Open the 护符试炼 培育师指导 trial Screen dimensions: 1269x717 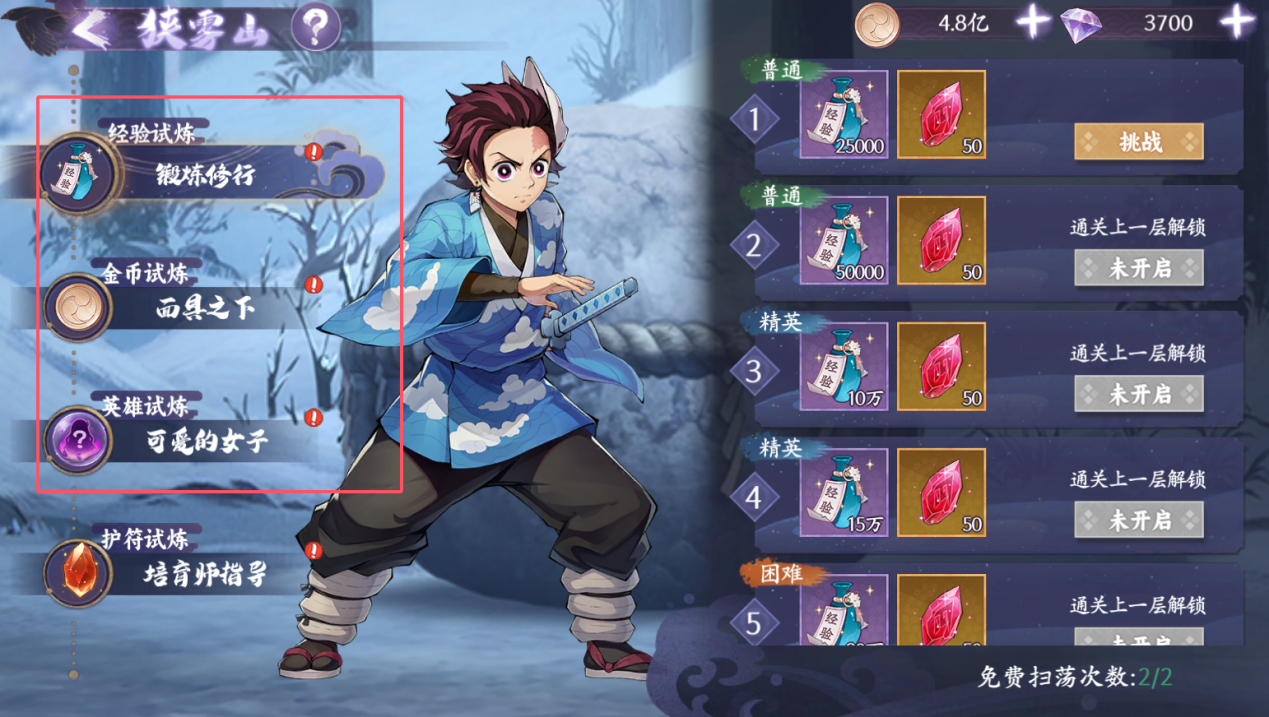[205, 574]
